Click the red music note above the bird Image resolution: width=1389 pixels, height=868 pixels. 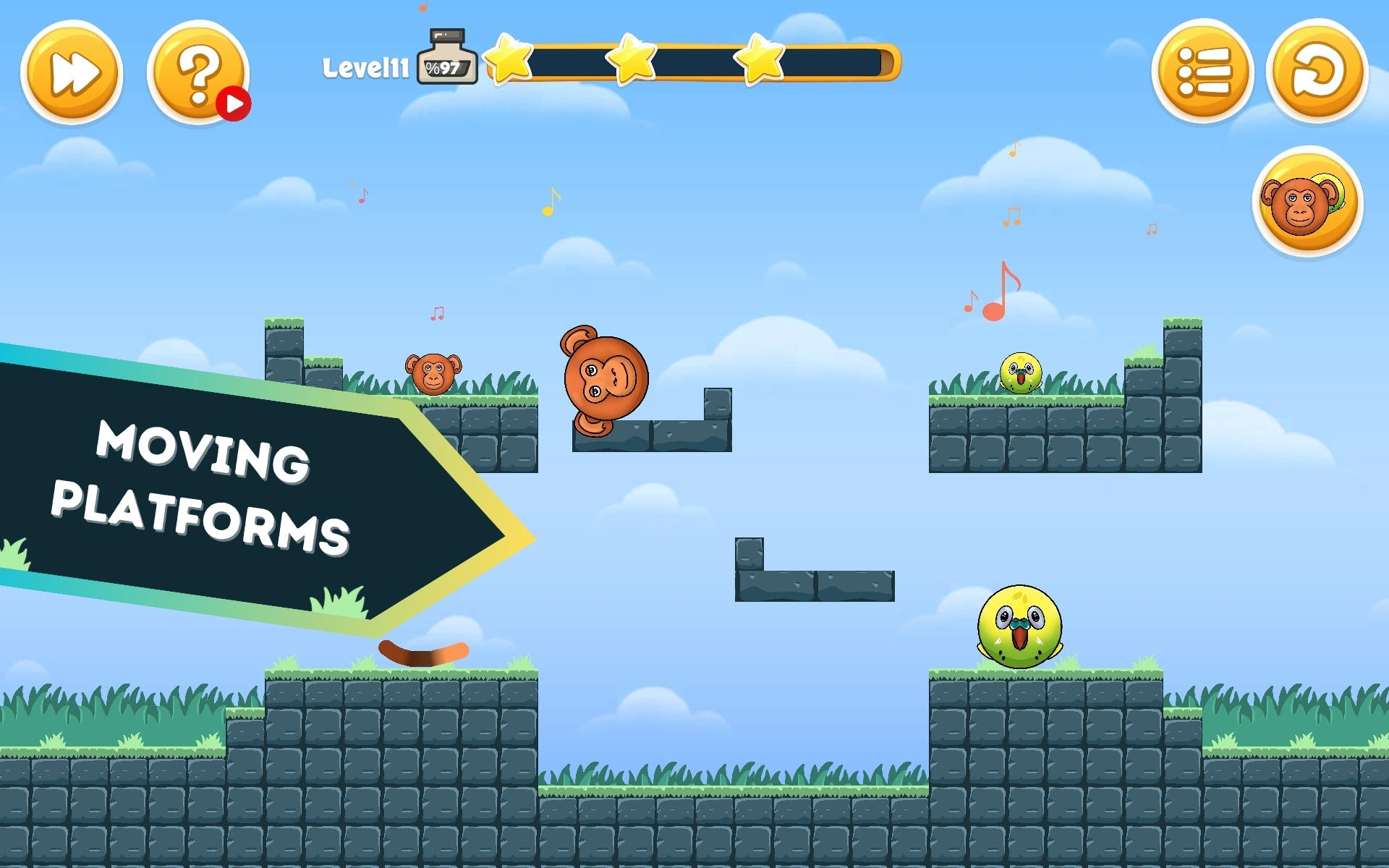pos(1002,289)
